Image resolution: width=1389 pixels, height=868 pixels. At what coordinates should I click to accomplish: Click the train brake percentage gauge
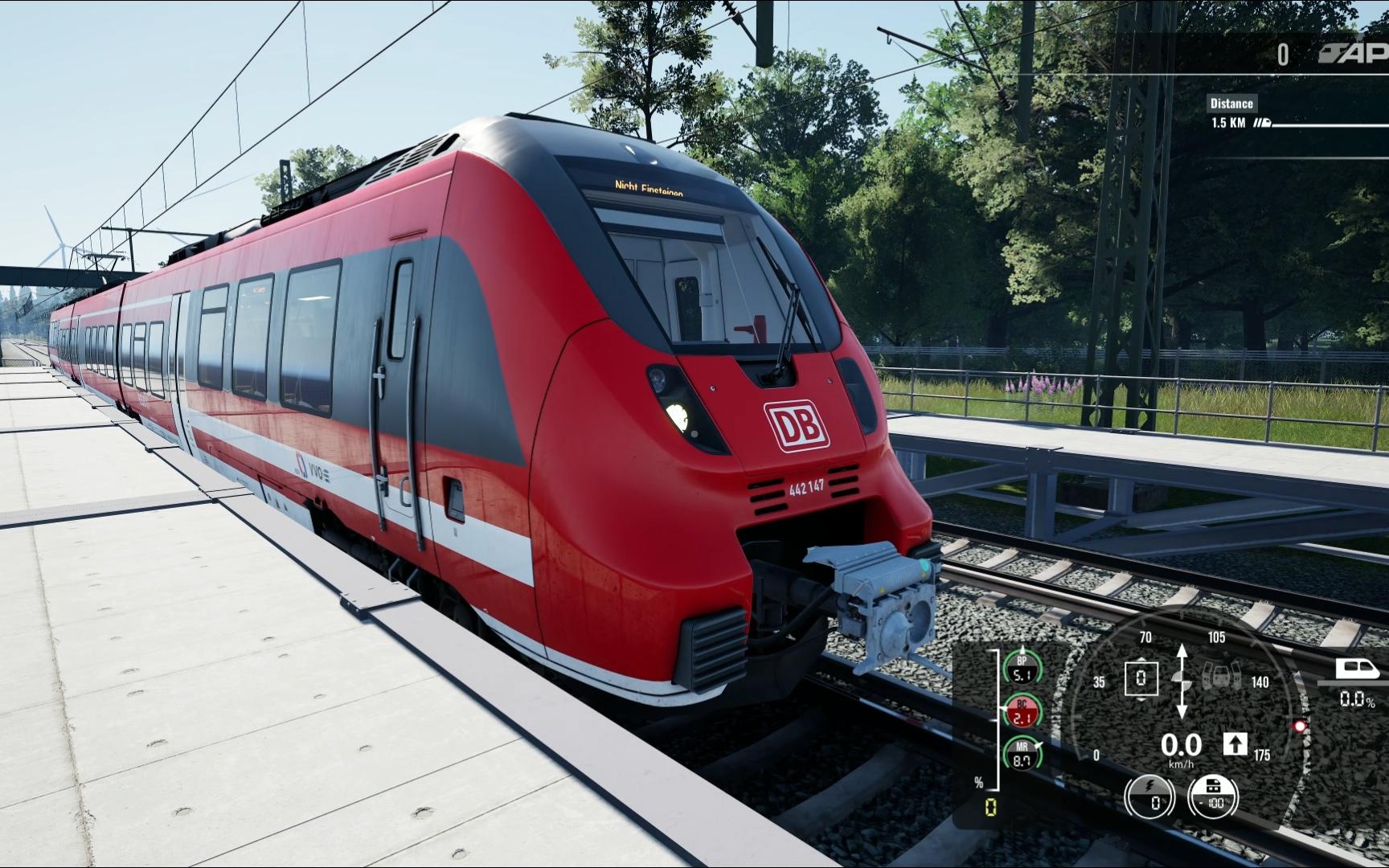coord(1213,796)
